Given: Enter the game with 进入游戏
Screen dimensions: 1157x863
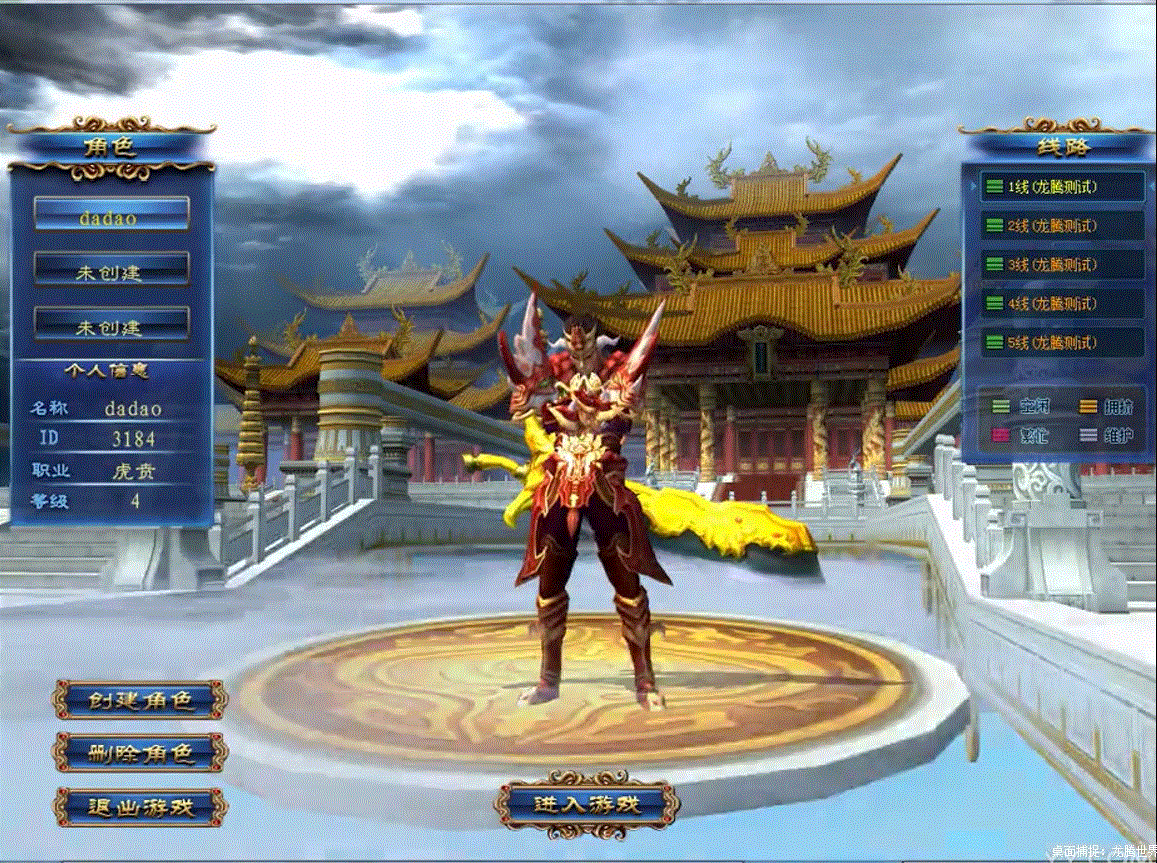Looking at the screenshot, I should pos(587,803).
